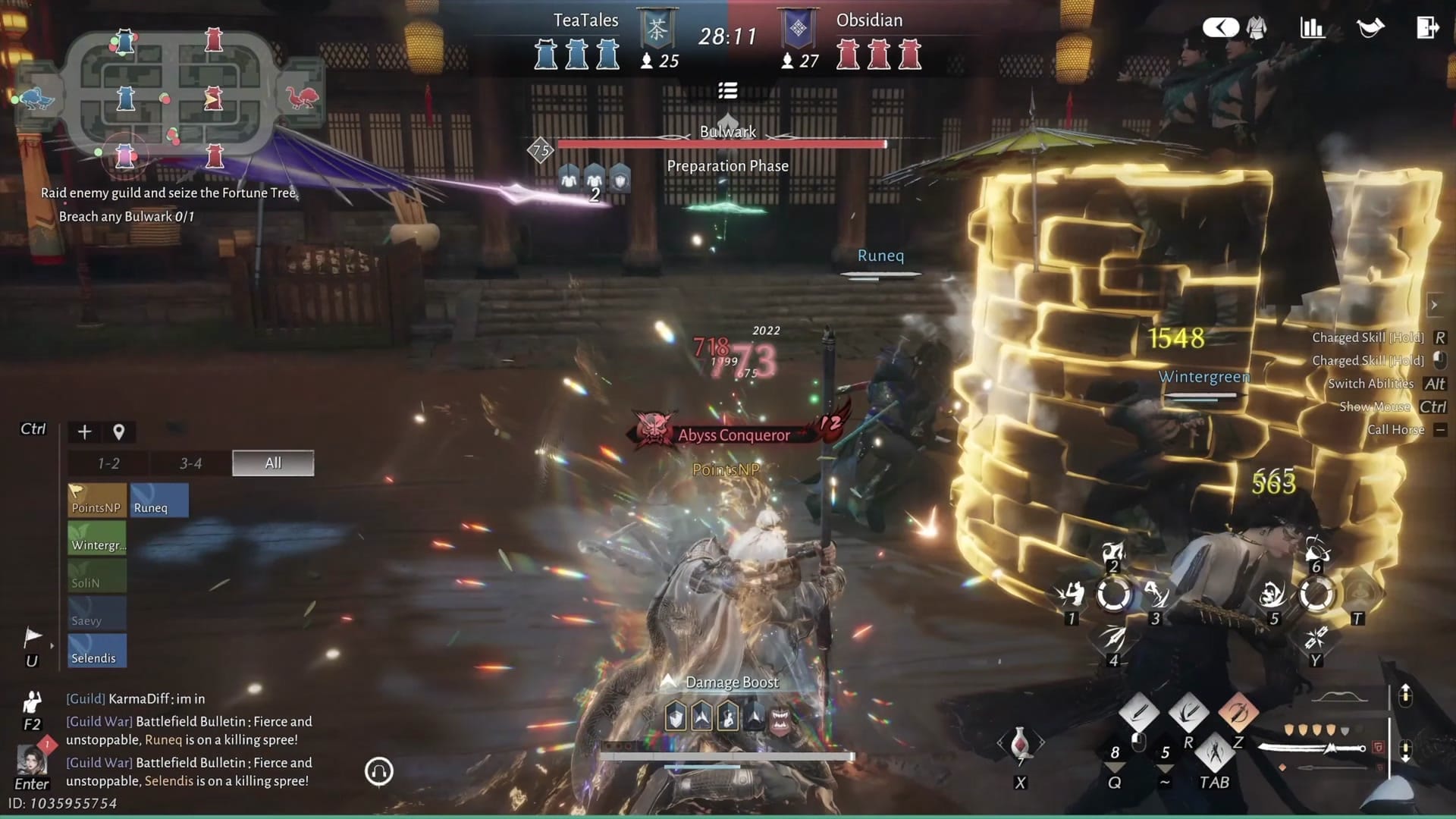Open the Ctrl chat channel selector

[x=31, y=428]
